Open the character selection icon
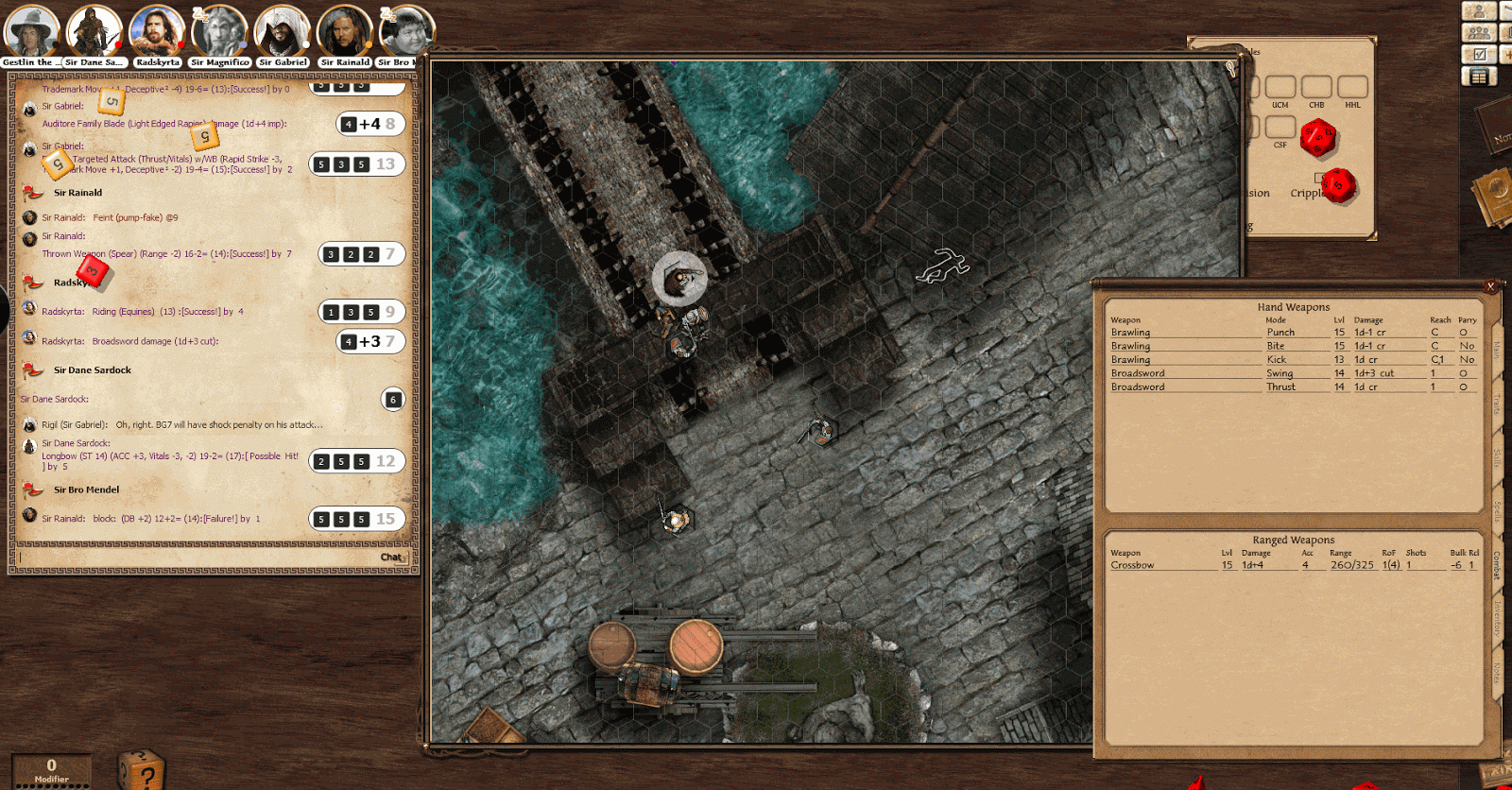 click(x=1480, y=11)
